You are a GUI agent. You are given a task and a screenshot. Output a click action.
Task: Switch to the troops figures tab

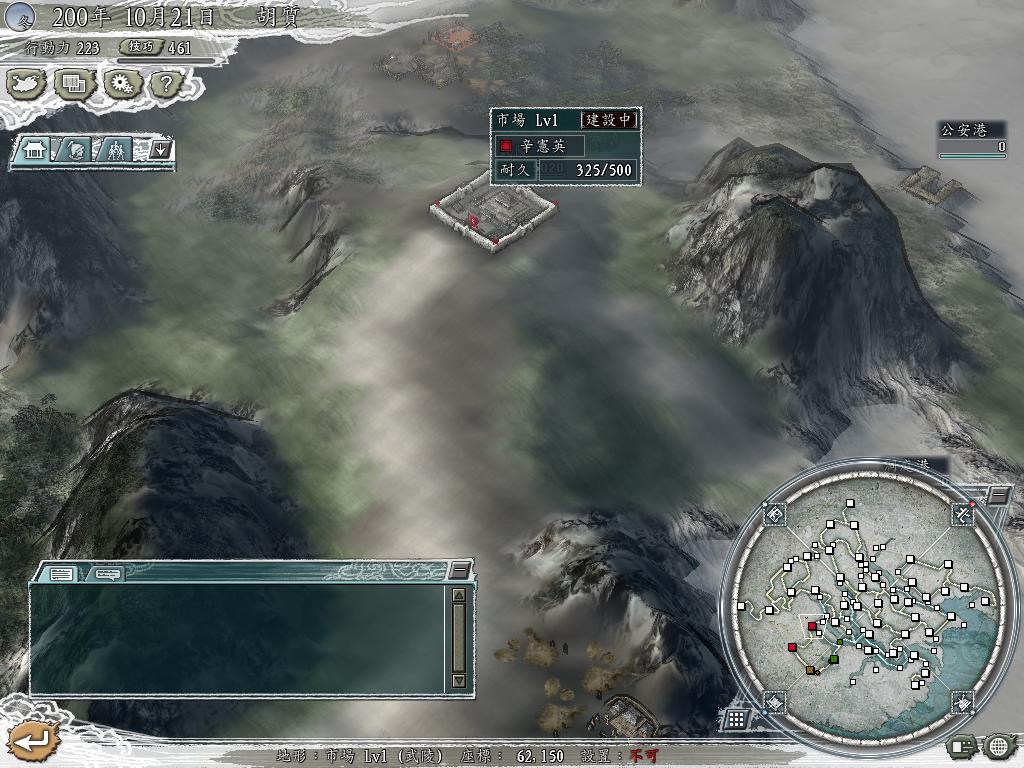[x=117, y=151]
